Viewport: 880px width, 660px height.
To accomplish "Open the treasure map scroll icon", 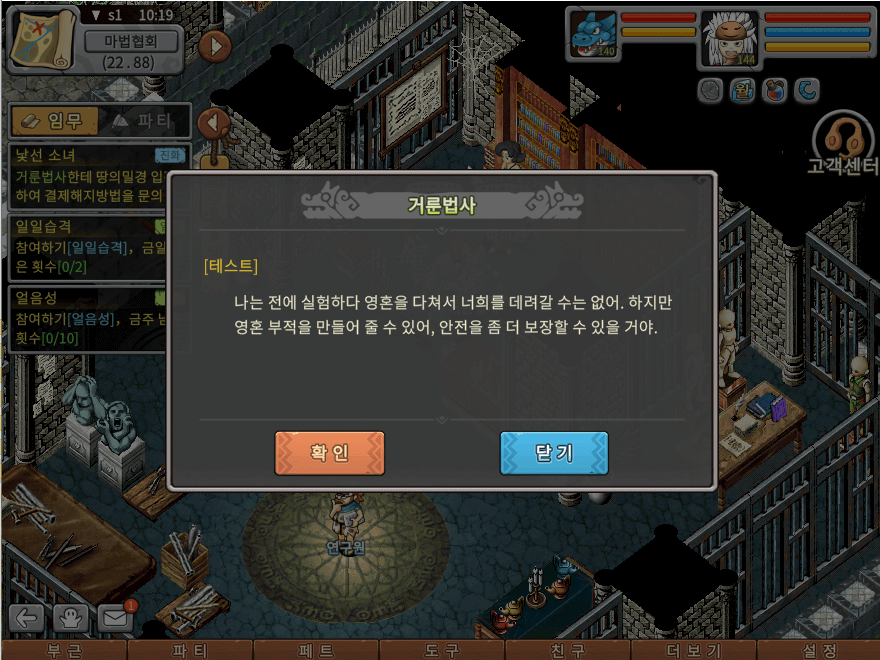I will (42, 39).
